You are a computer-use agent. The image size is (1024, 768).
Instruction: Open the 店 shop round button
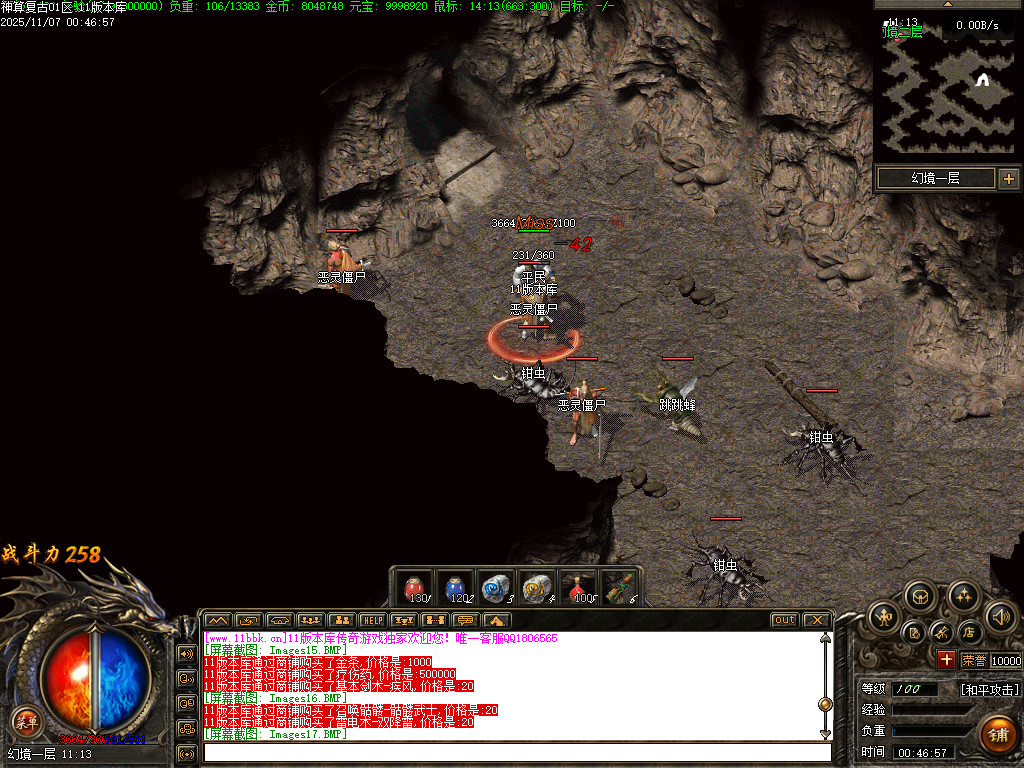point(968,632)
